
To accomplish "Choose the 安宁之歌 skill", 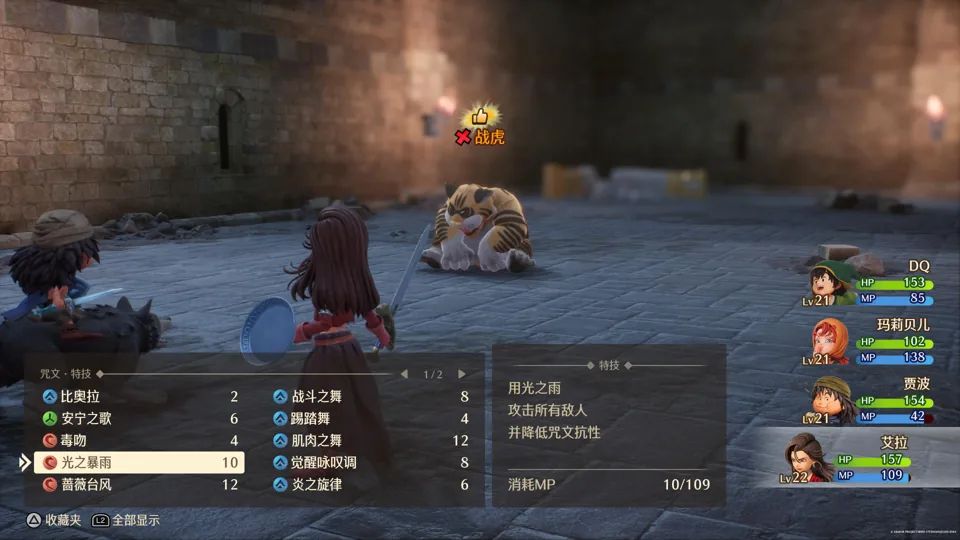I will tap(139, 419).
